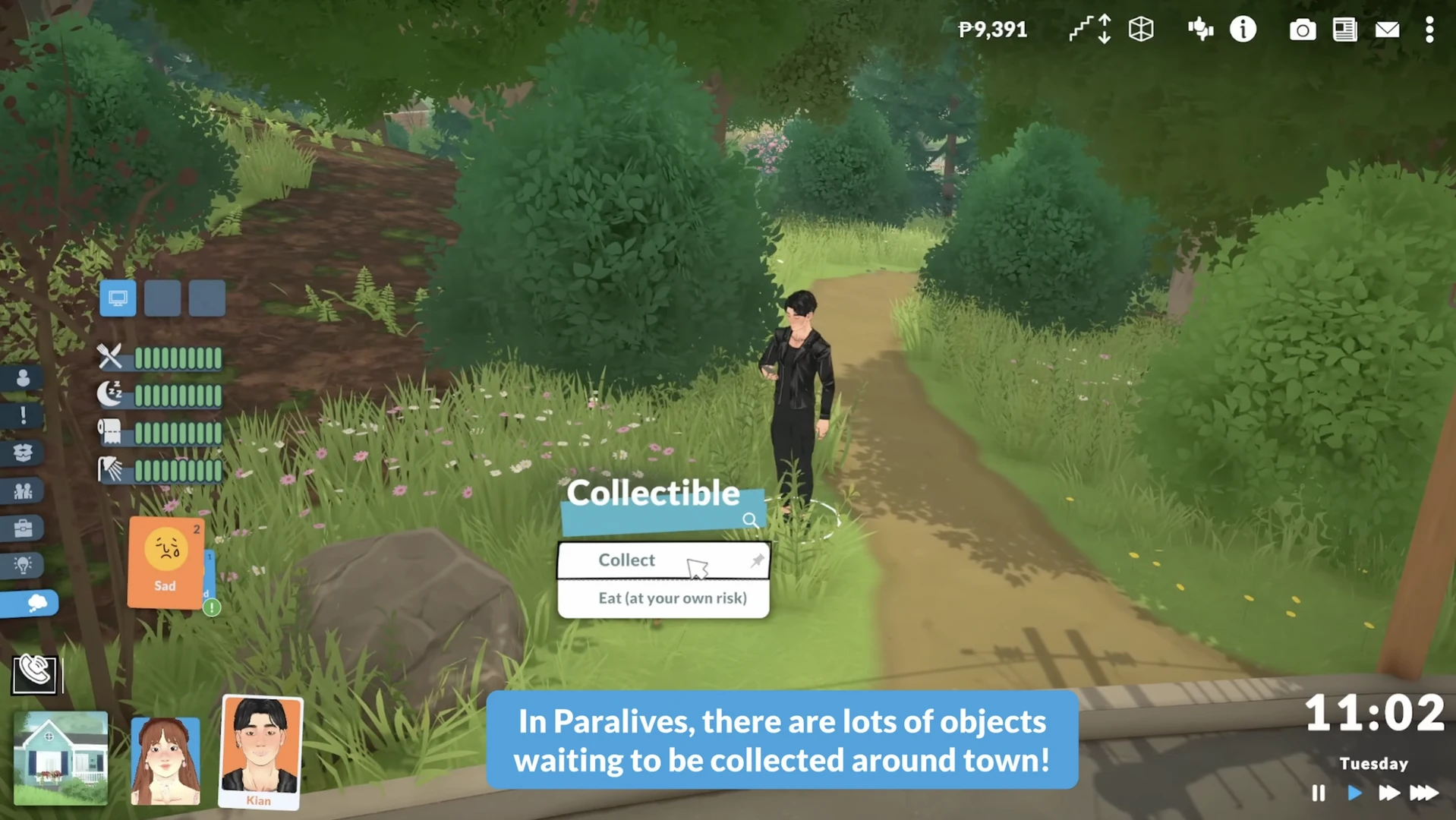Open the three-dot options menu

point(1429,30)
